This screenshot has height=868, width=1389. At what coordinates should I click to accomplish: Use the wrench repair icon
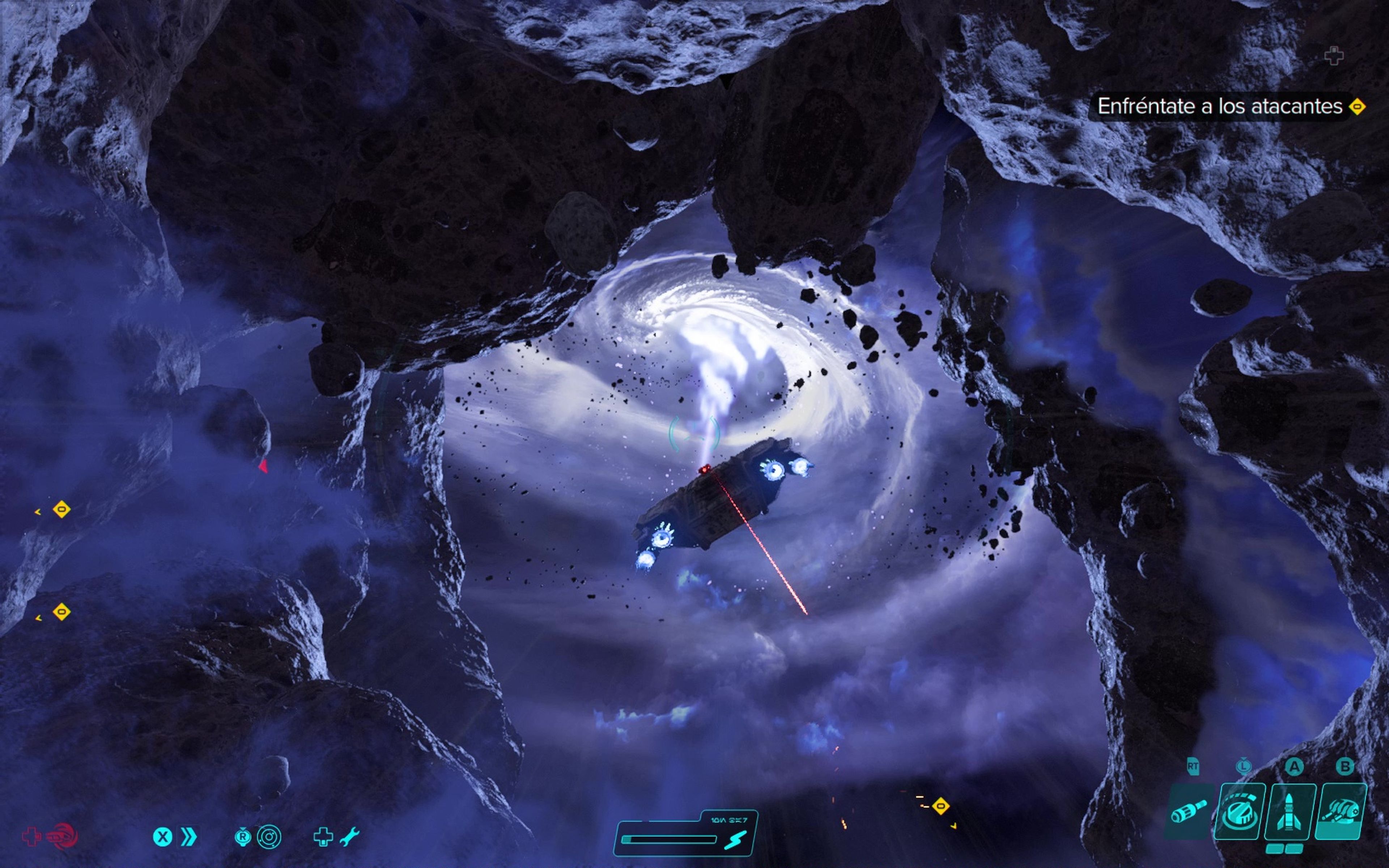tap(349, 837)
